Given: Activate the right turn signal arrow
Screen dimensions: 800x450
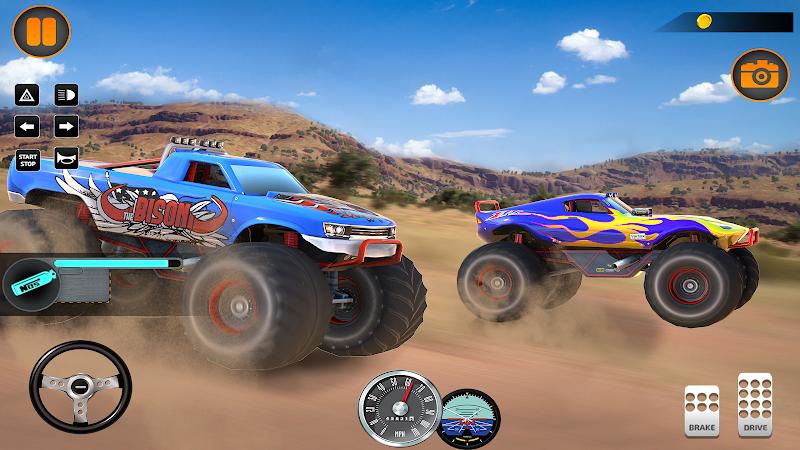Looking at the screenshot, I should 66,127.
